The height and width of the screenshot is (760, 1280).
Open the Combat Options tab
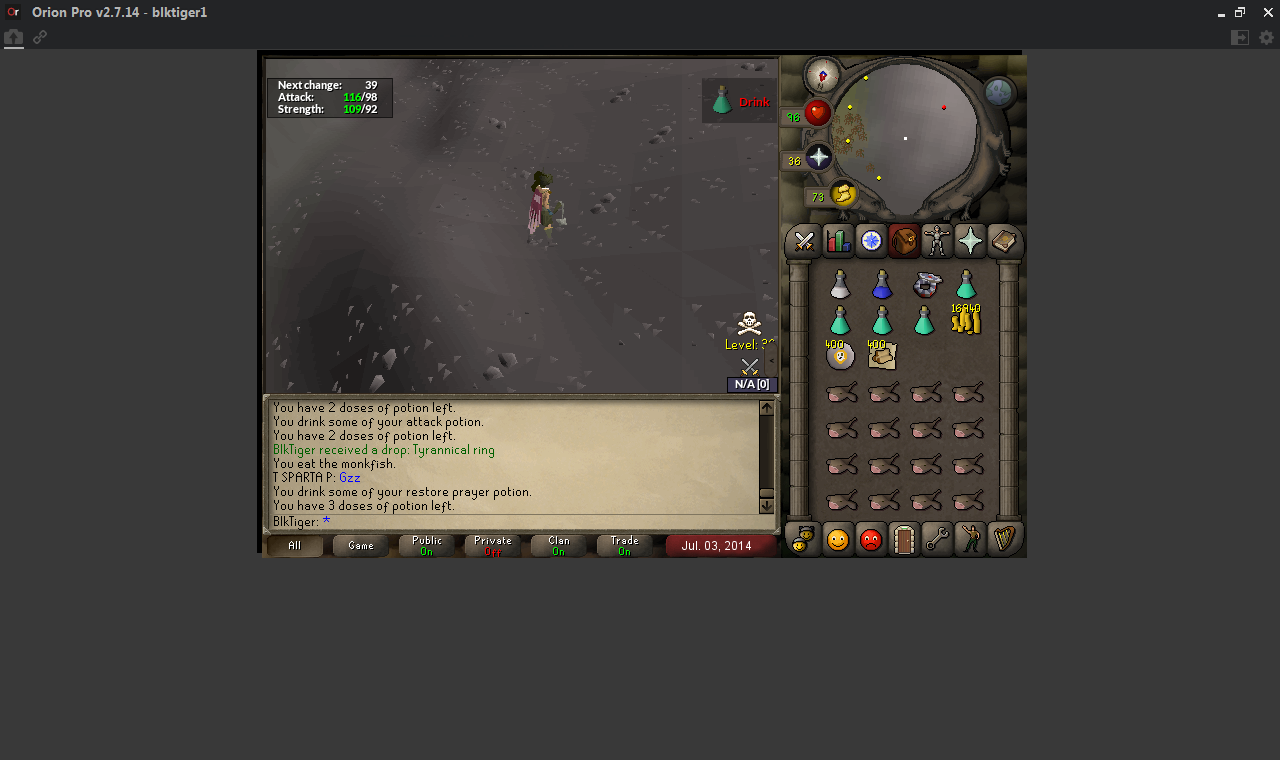click(802, 241)
